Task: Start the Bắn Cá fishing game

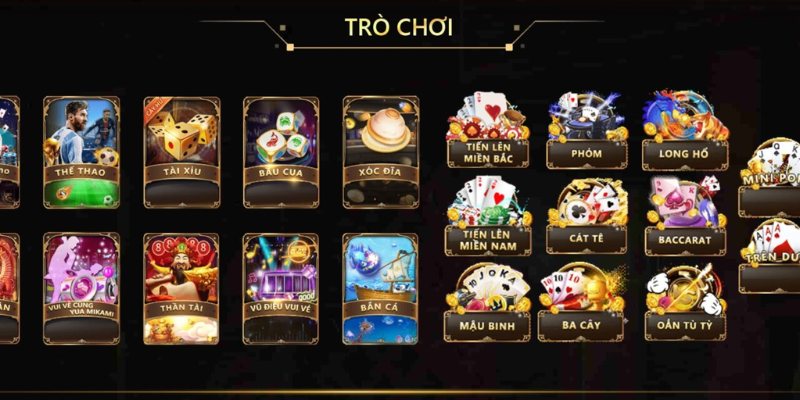Action: [380, 288]
